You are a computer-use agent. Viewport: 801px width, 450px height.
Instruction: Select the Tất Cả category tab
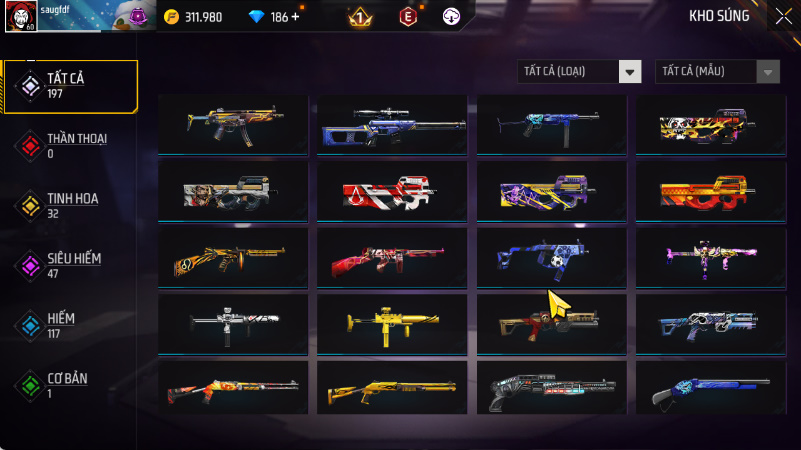click(70, 86)
